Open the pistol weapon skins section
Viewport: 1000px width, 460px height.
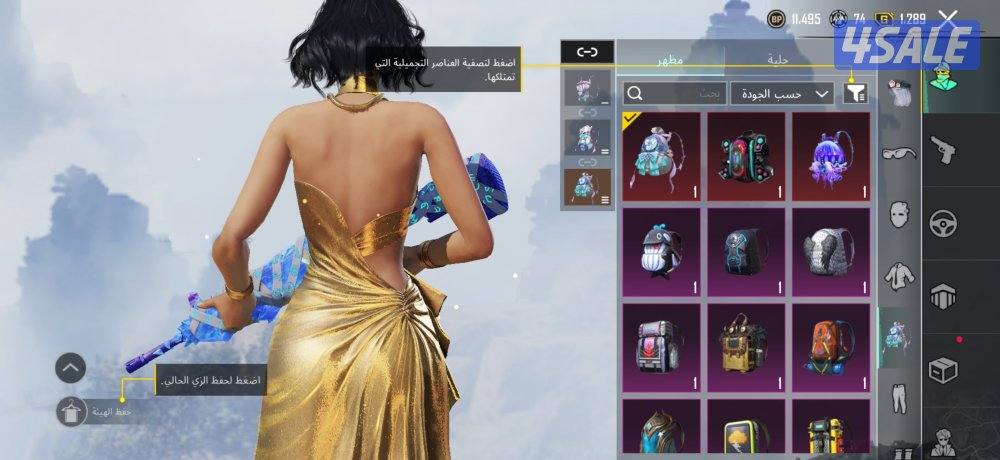(943, 151)
